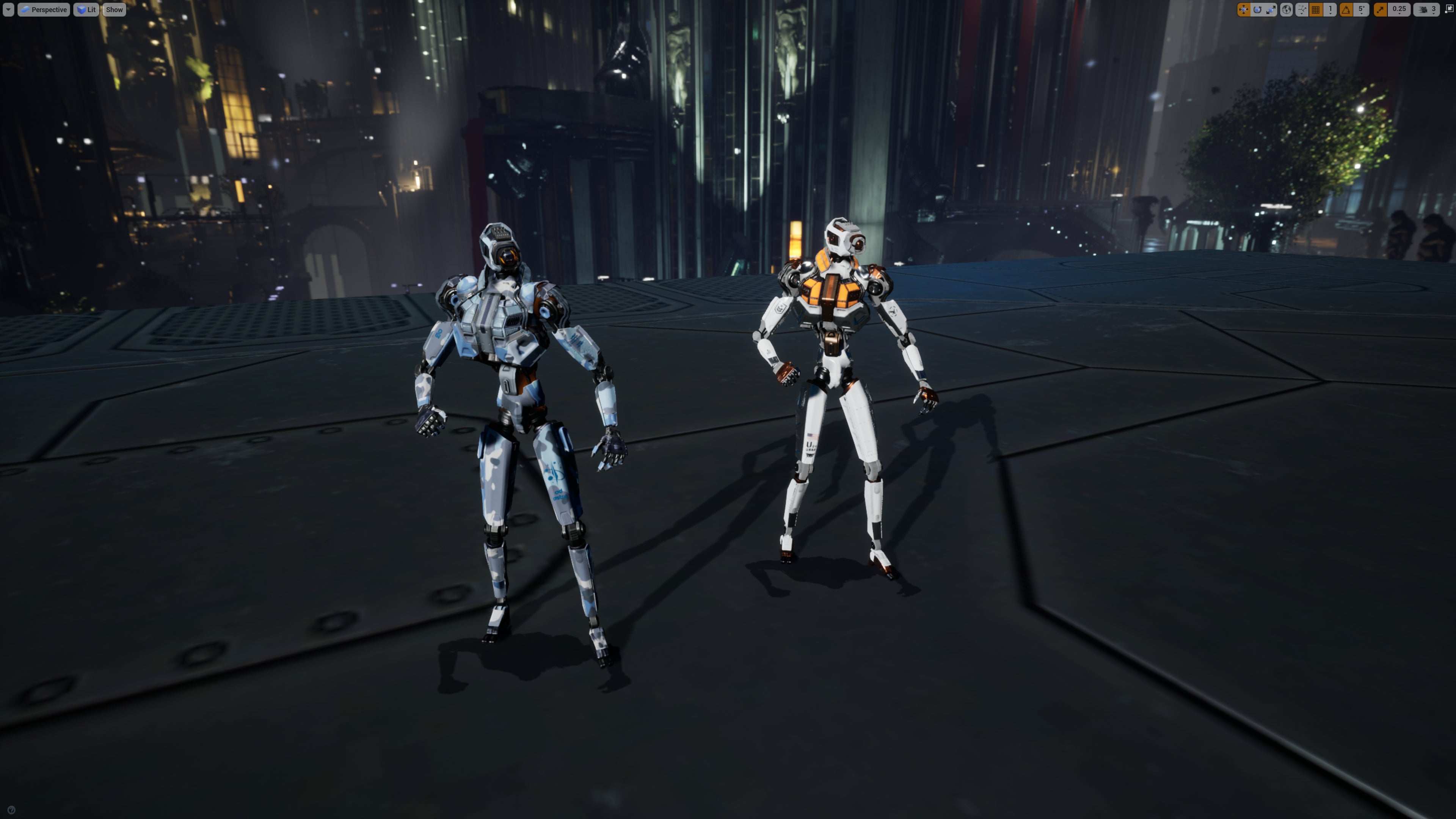Open the Show flags menu

pos(114,9)
